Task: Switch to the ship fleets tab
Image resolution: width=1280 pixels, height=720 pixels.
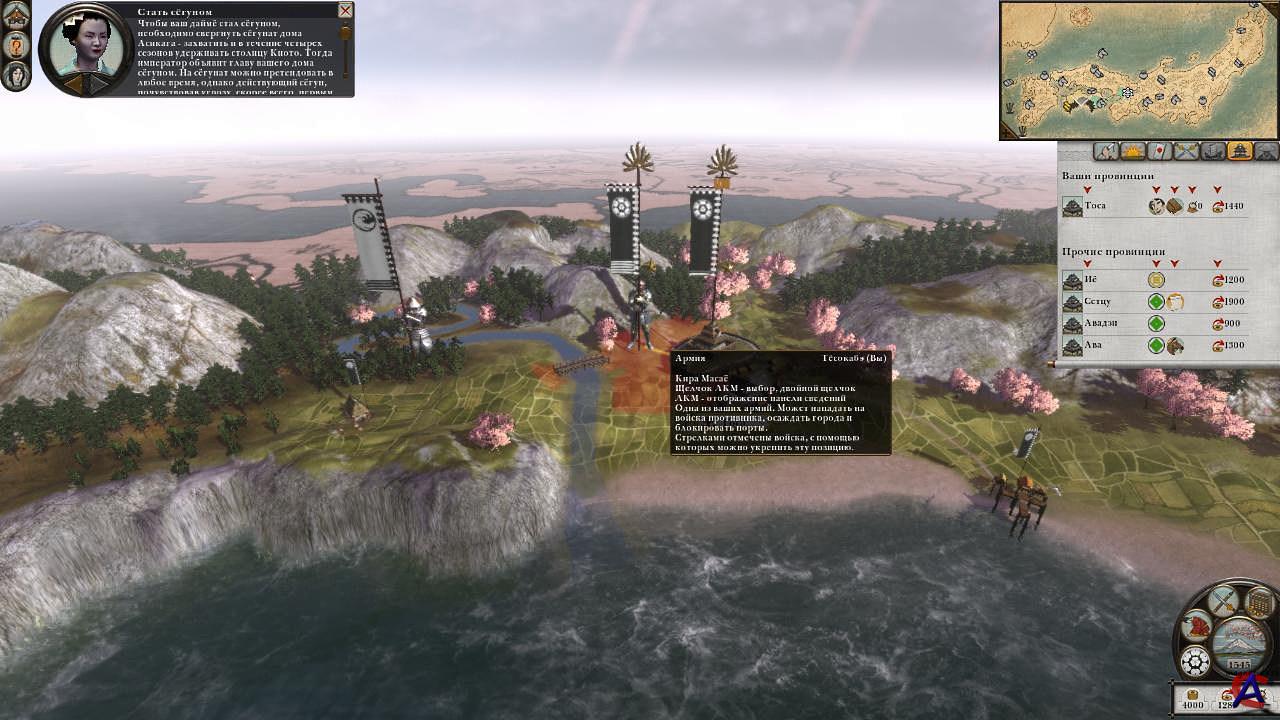Action: (x=1213, y=152)
